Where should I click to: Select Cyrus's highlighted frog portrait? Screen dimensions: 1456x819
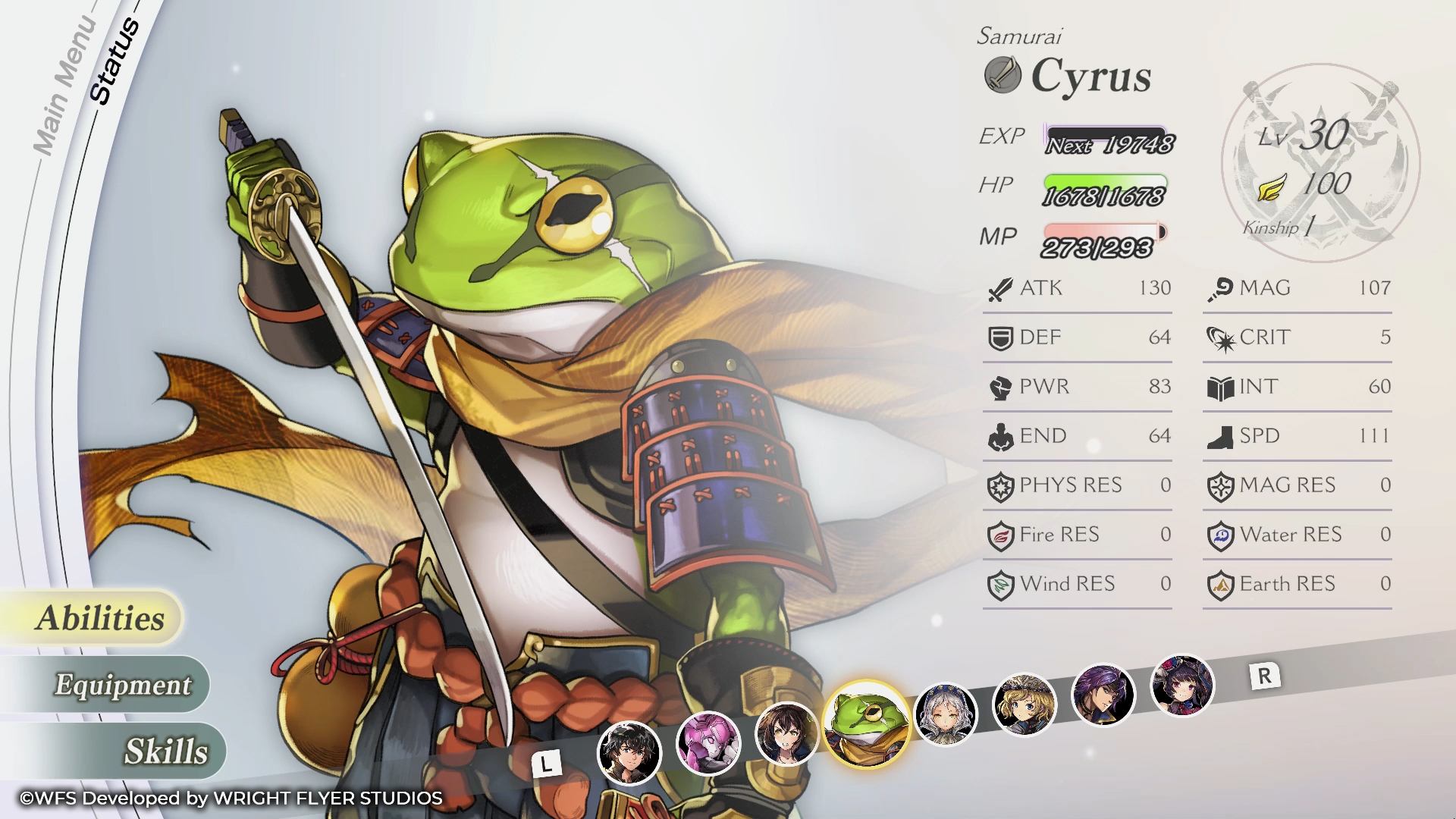pyautogui.click(x=867, y=723)
